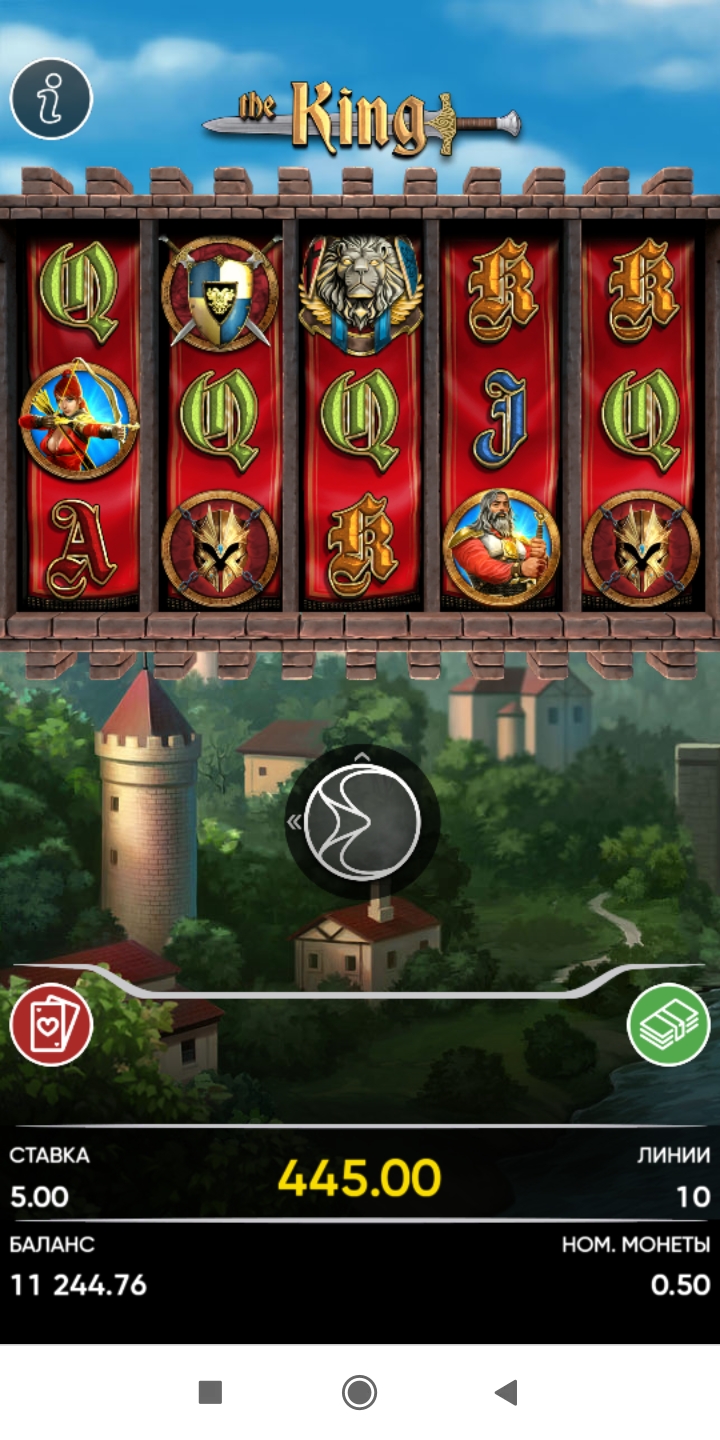Tap the Android back triangle button
Viewport: 720px width, 1440px height.
click(506, 1392)
